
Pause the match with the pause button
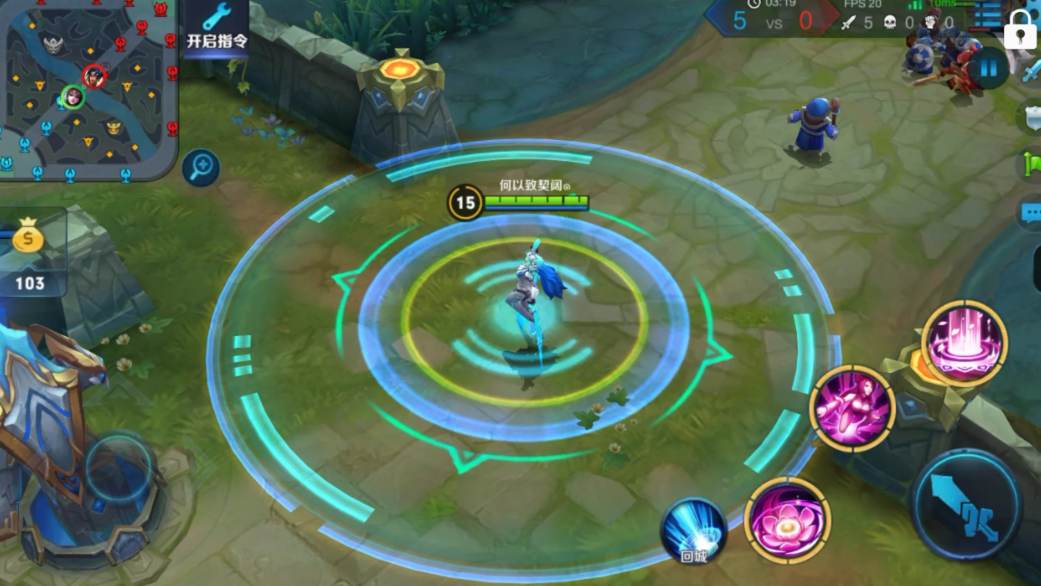[988, 69]
